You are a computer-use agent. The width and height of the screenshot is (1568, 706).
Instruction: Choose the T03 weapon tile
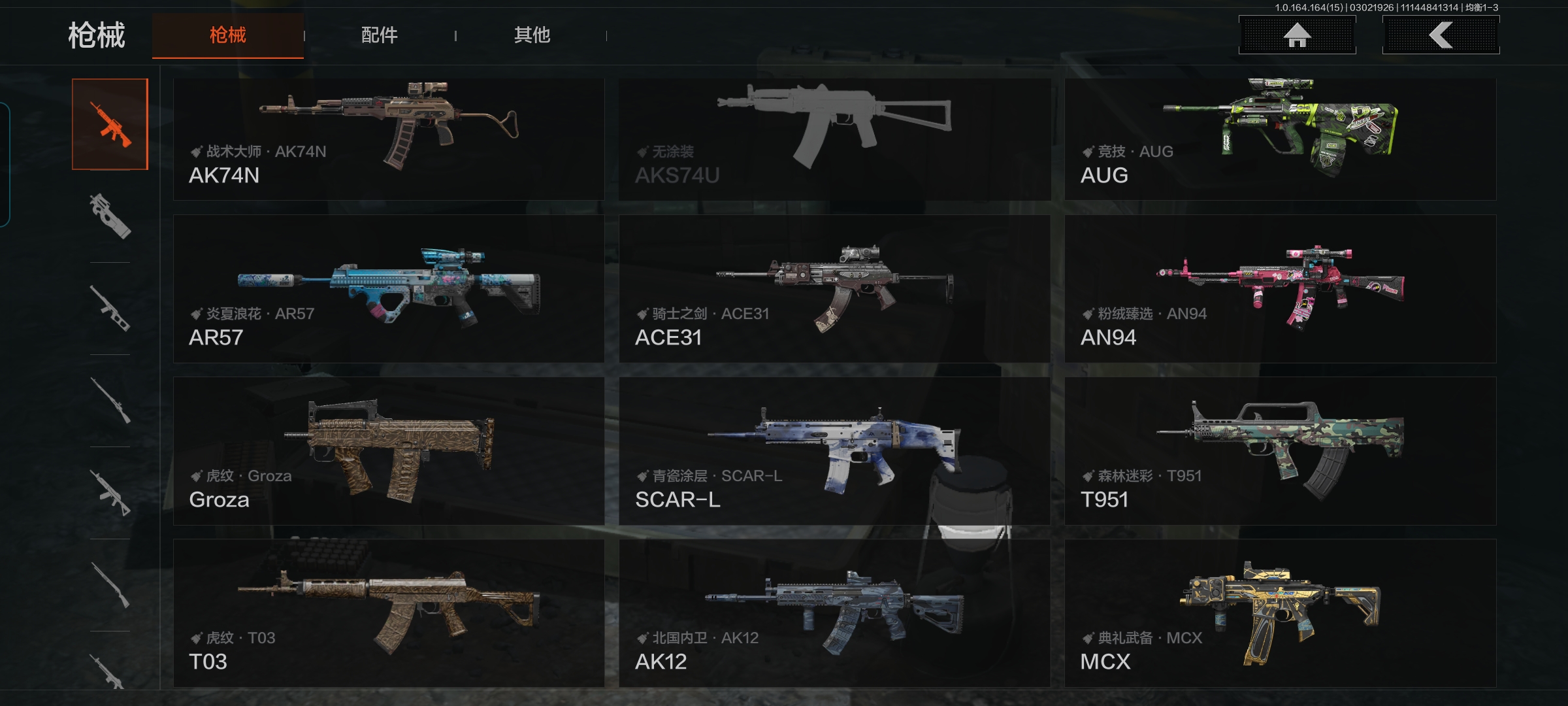point(389,613)
